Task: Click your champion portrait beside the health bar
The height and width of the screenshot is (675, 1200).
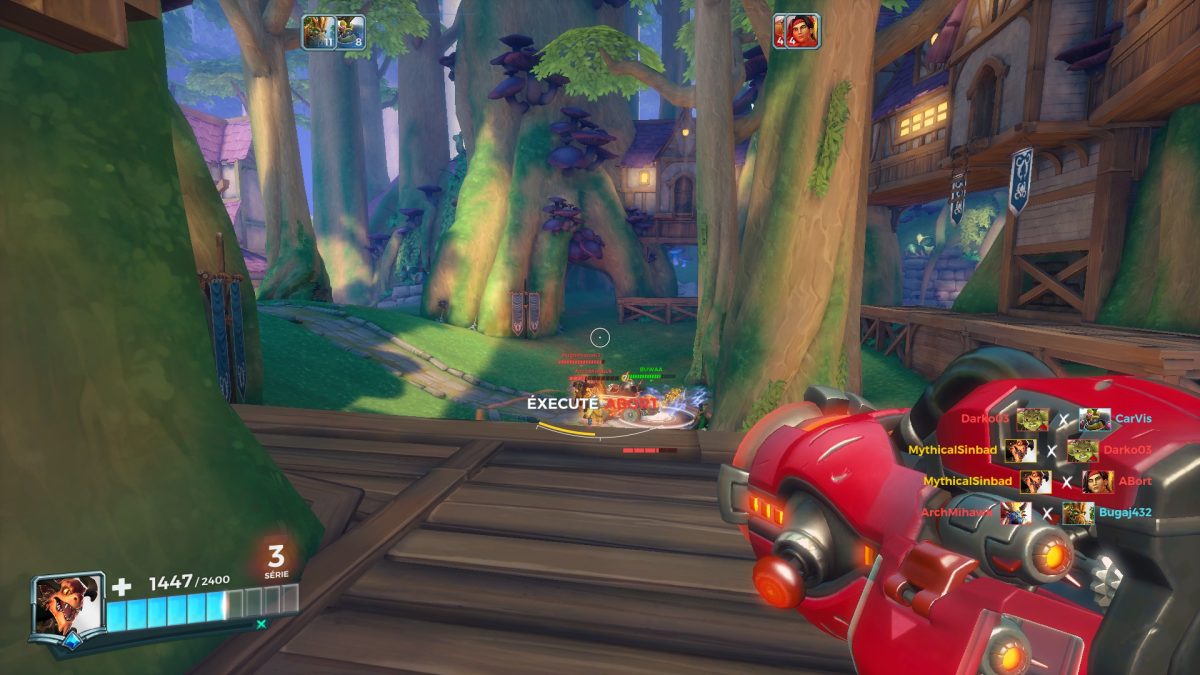Action: (68, 605)
